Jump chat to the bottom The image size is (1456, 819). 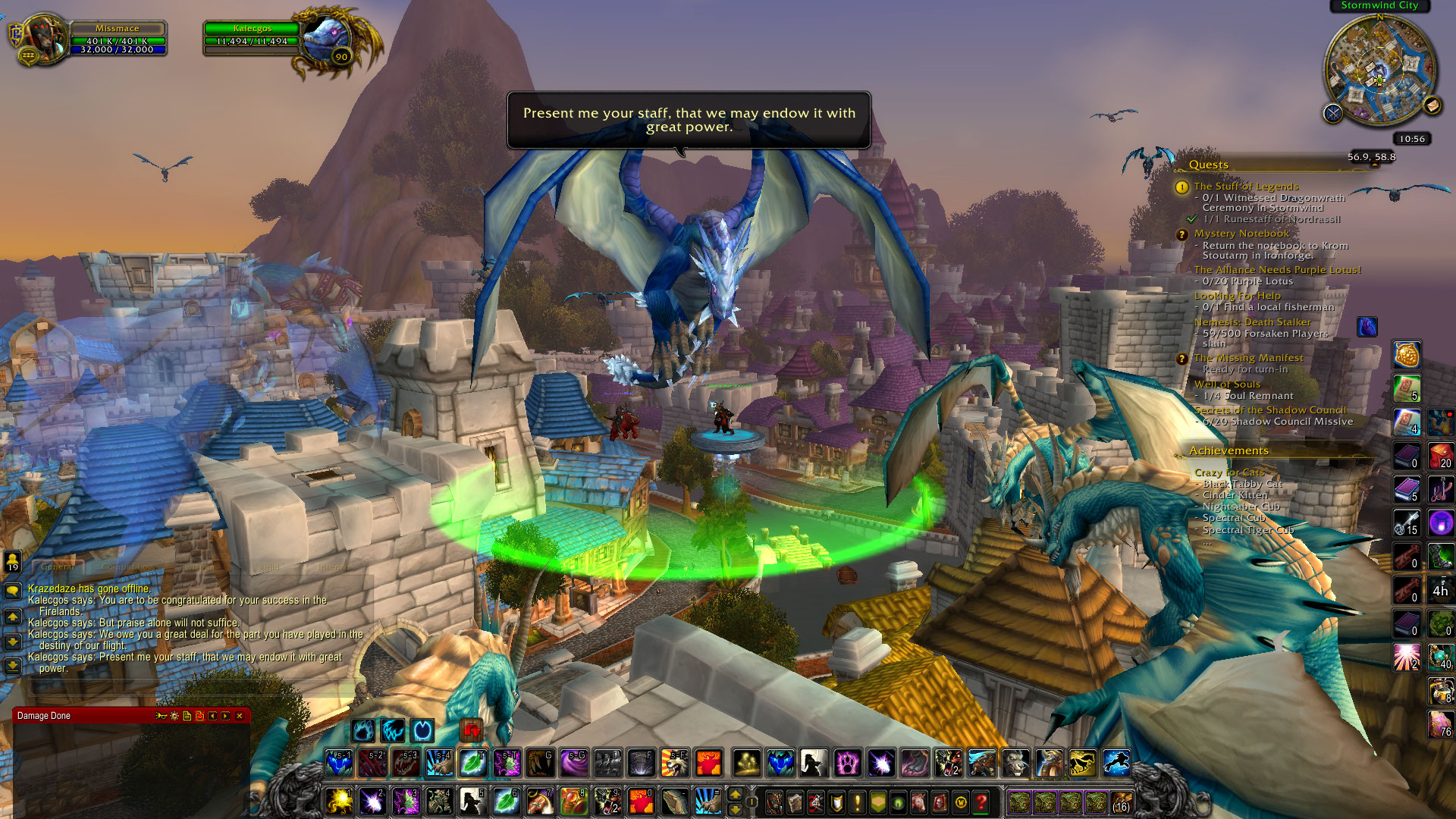coord(13,666)
